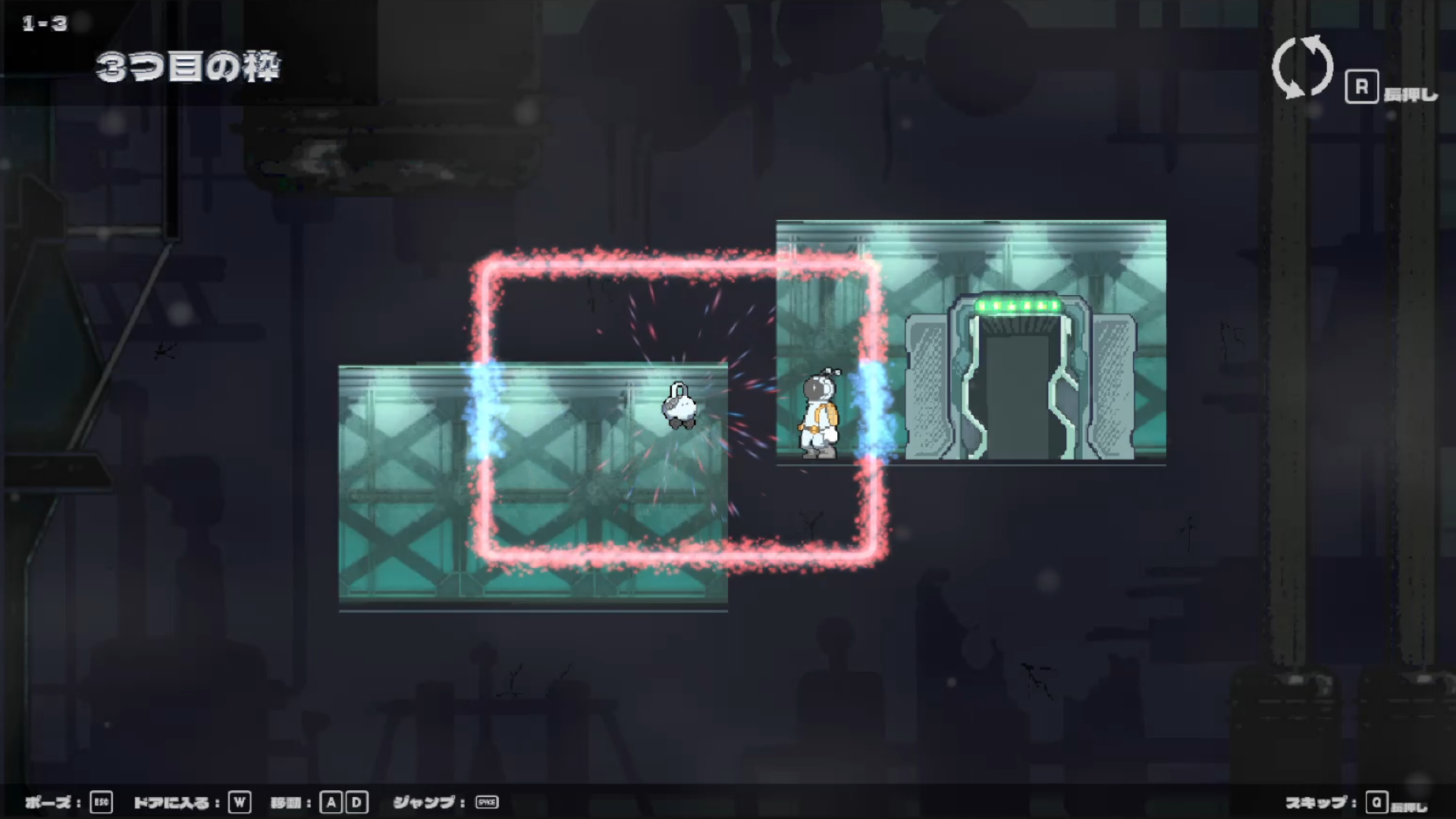This screenshot has height=819, width=1456.
Task: Click the 長押し text next to the R key
Action: [x=1410, y=94]
